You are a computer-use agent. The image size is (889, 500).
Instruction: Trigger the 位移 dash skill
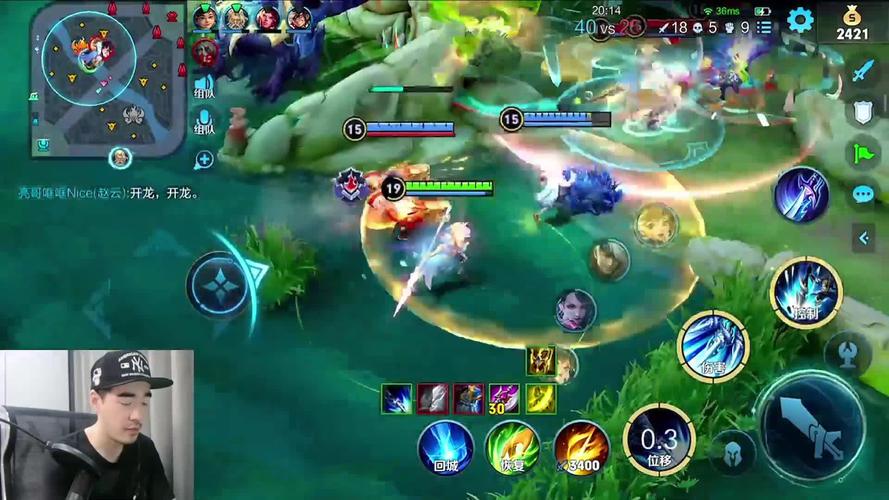(x=659, y=440)
